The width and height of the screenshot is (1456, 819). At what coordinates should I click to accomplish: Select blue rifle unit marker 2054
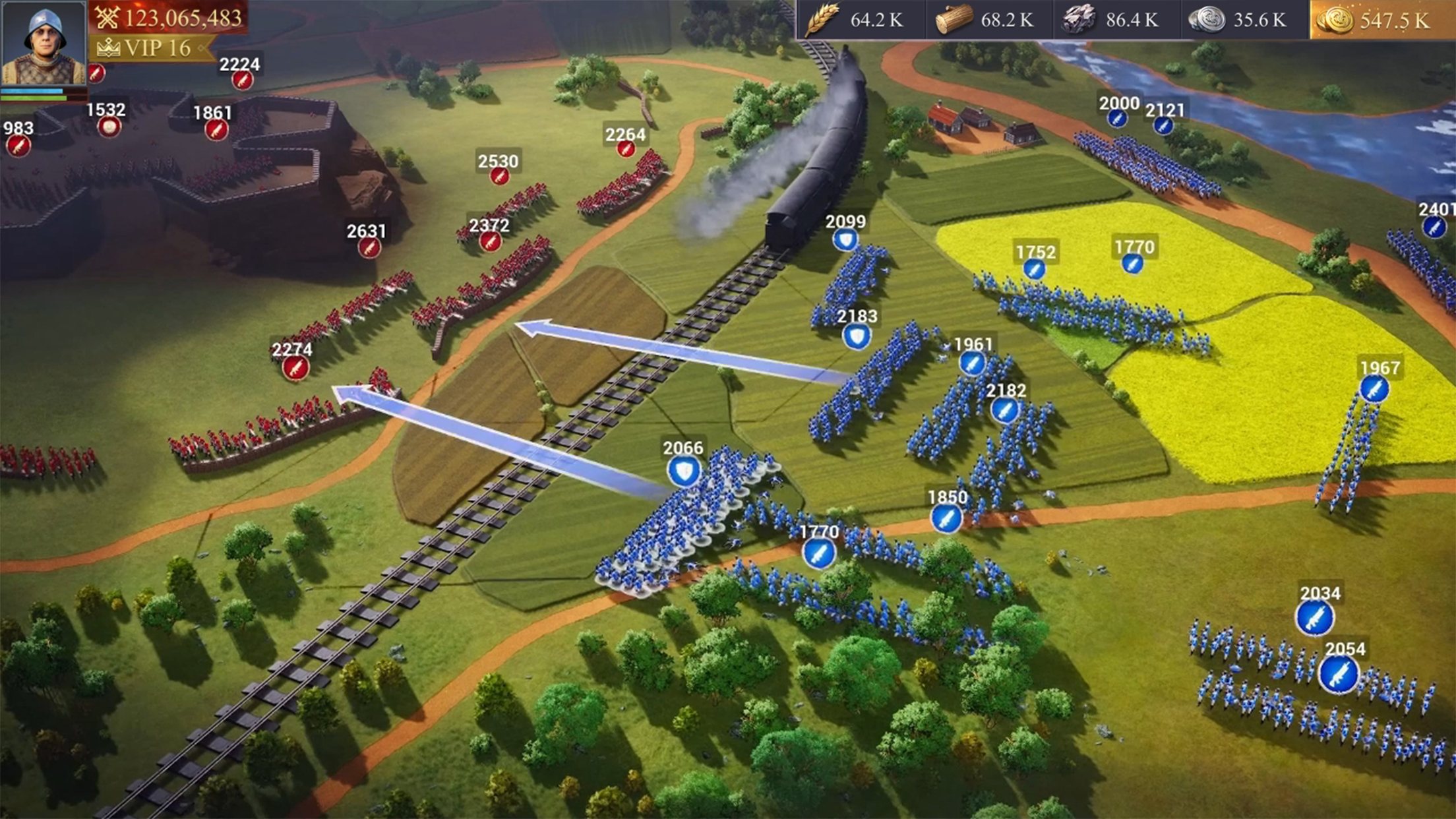point(1339,675)
